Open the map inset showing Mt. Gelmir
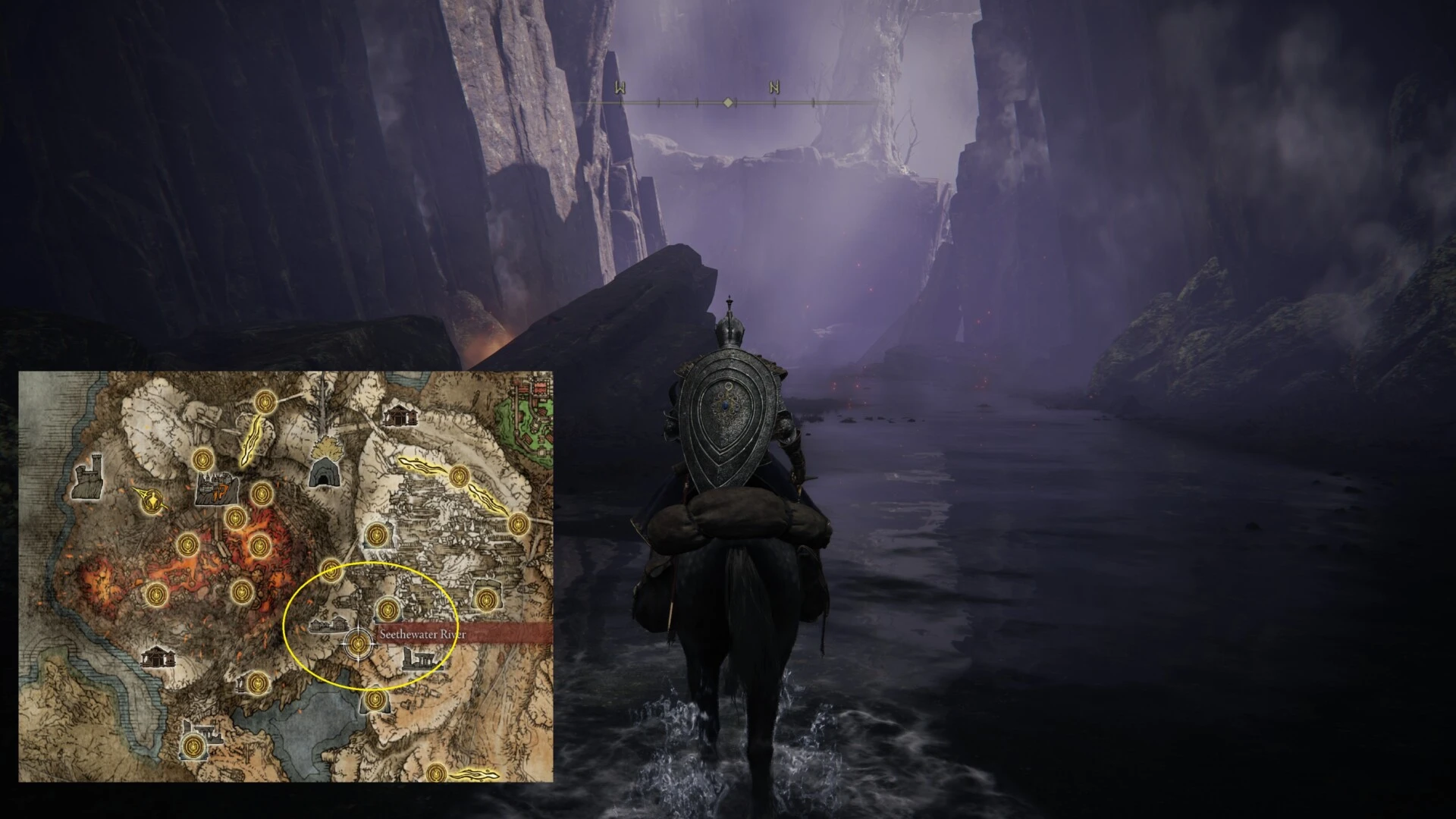The image size is (1456, 819). click(x=286, y=576)
